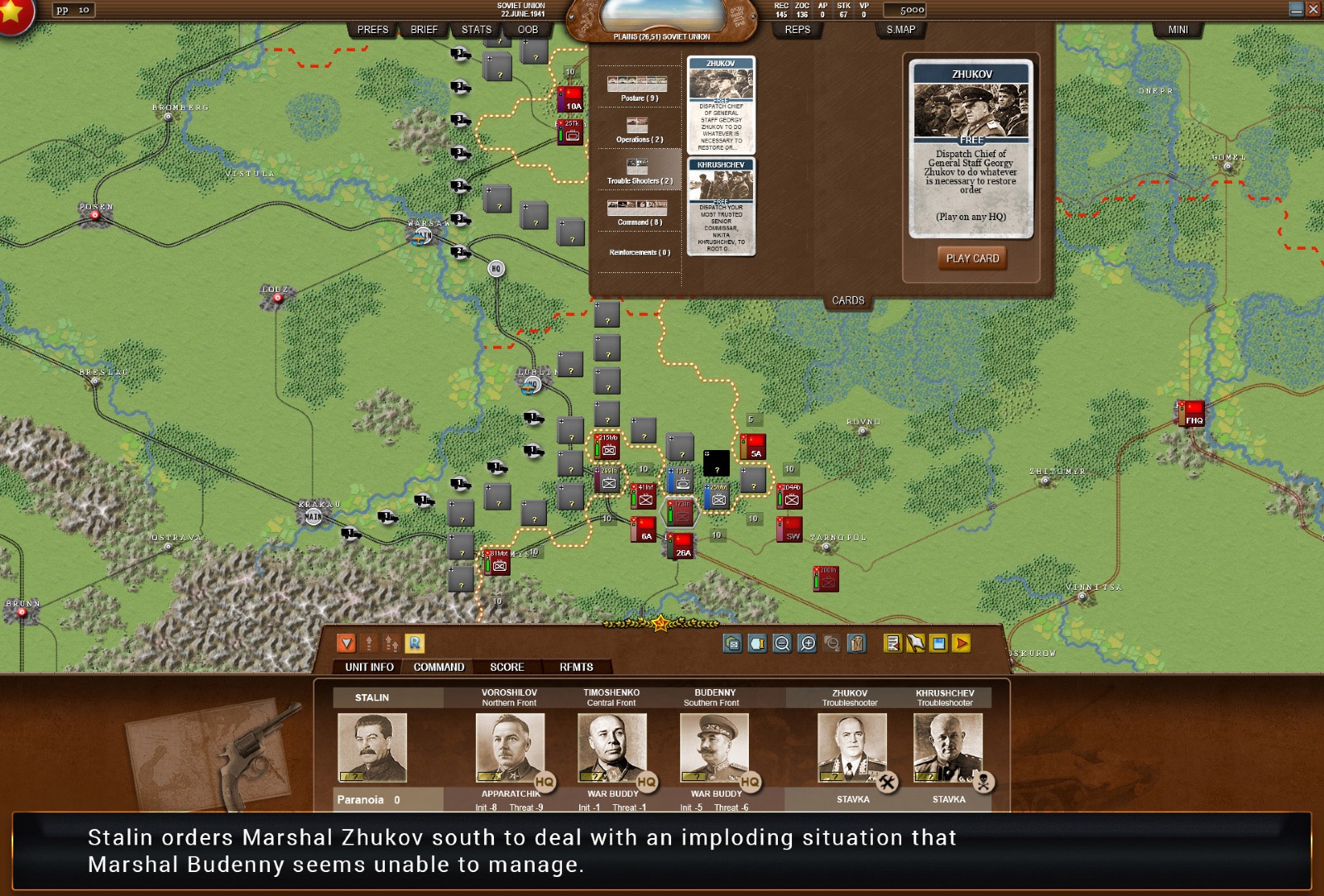The height and width of the screenshot is (896, 1324).
Task: Open the REPS reports screen
Action: click(797, 30)
